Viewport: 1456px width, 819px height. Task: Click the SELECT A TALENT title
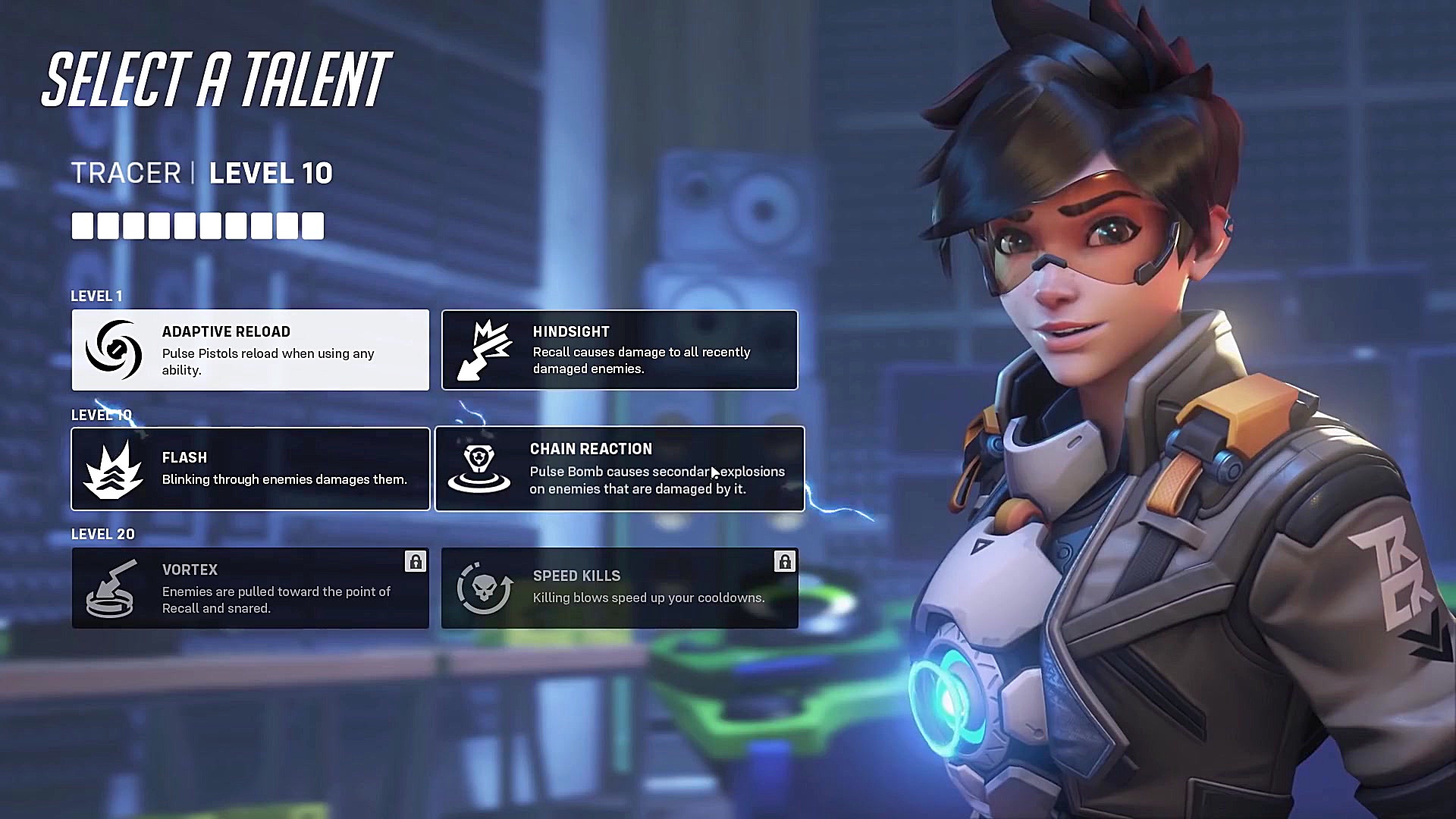(215, 76)
